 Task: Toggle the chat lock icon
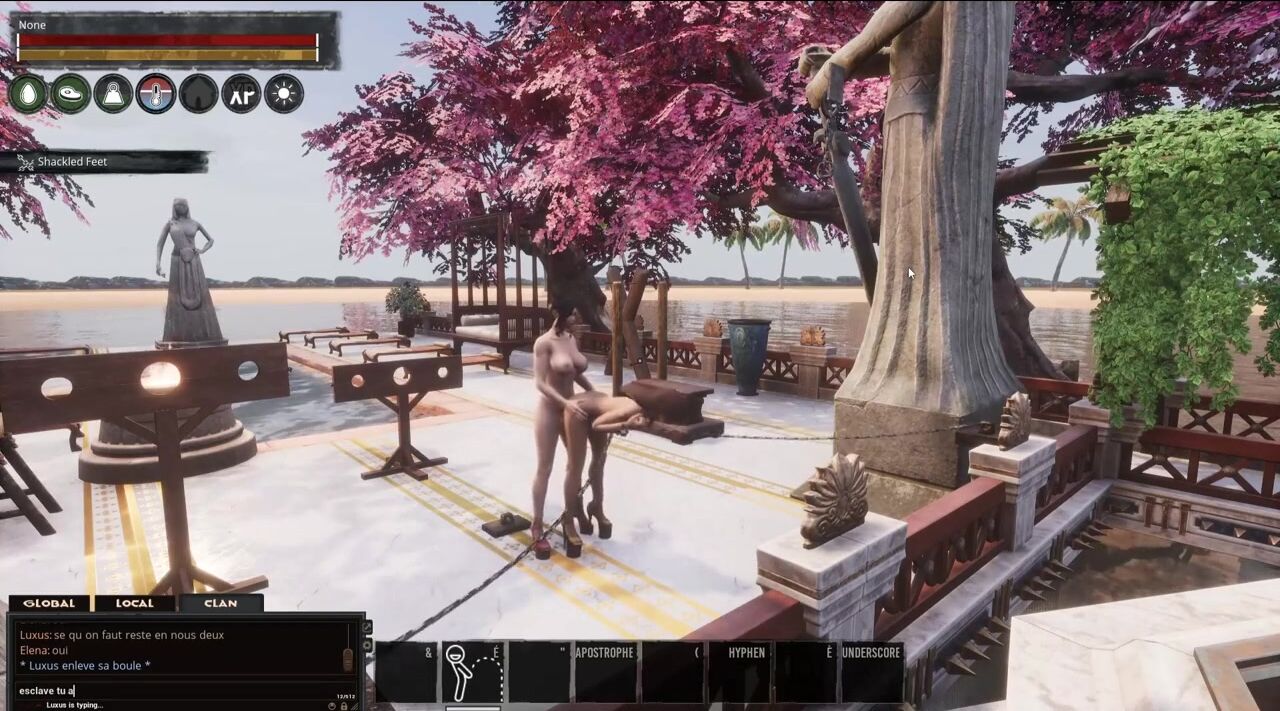(x=344, y=705)
